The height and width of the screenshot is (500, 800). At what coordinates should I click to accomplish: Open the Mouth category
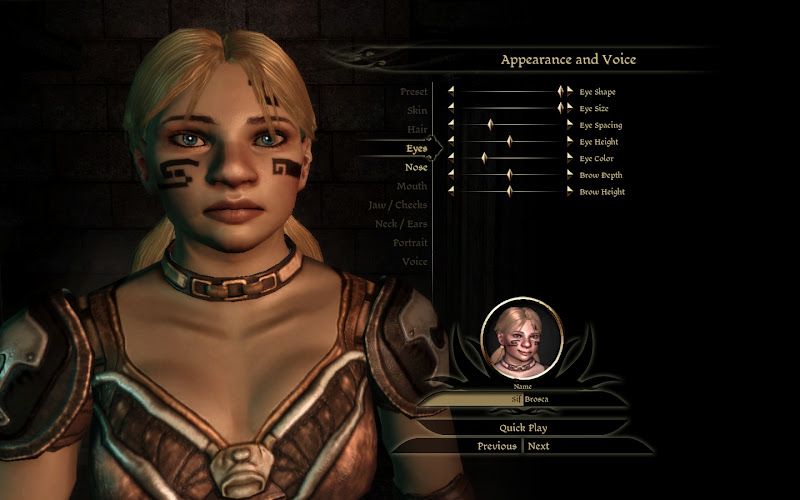411,186
